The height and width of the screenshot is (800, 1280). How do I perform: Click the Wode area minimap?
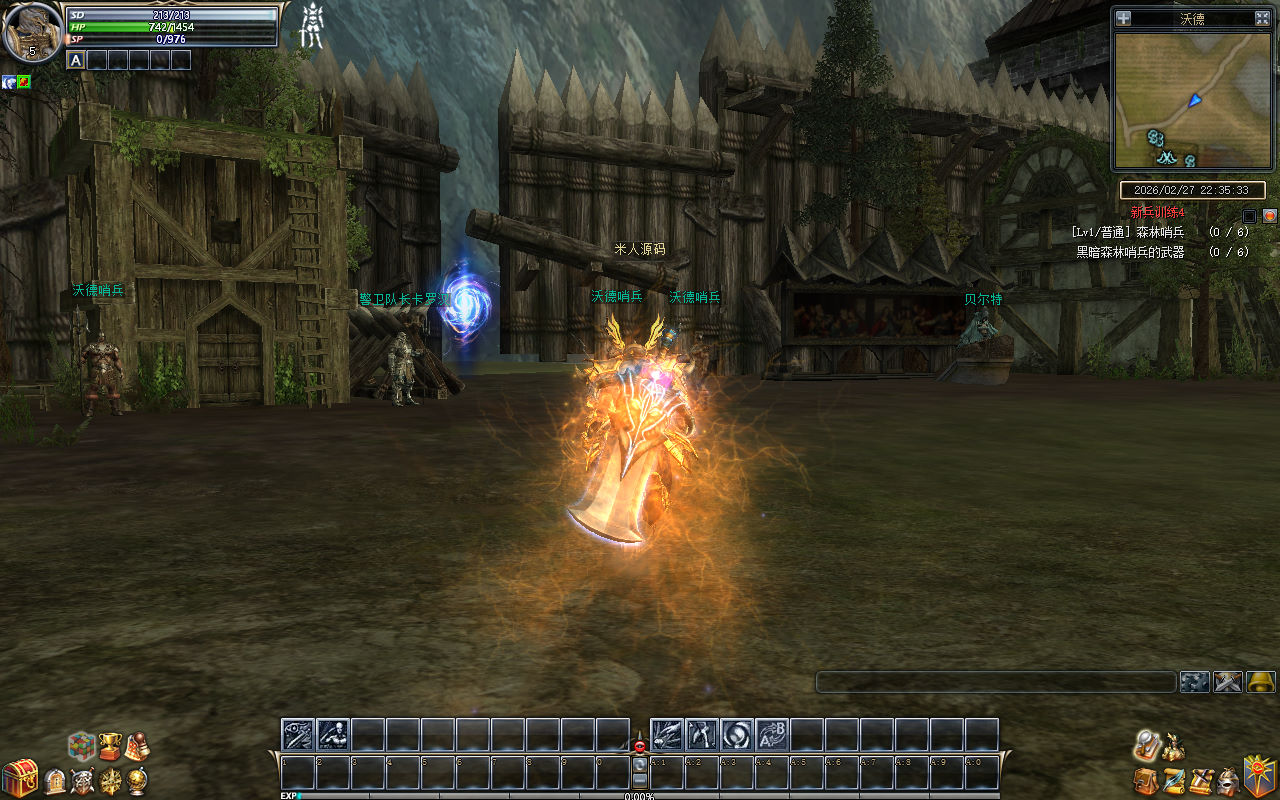click(1190, 100)
